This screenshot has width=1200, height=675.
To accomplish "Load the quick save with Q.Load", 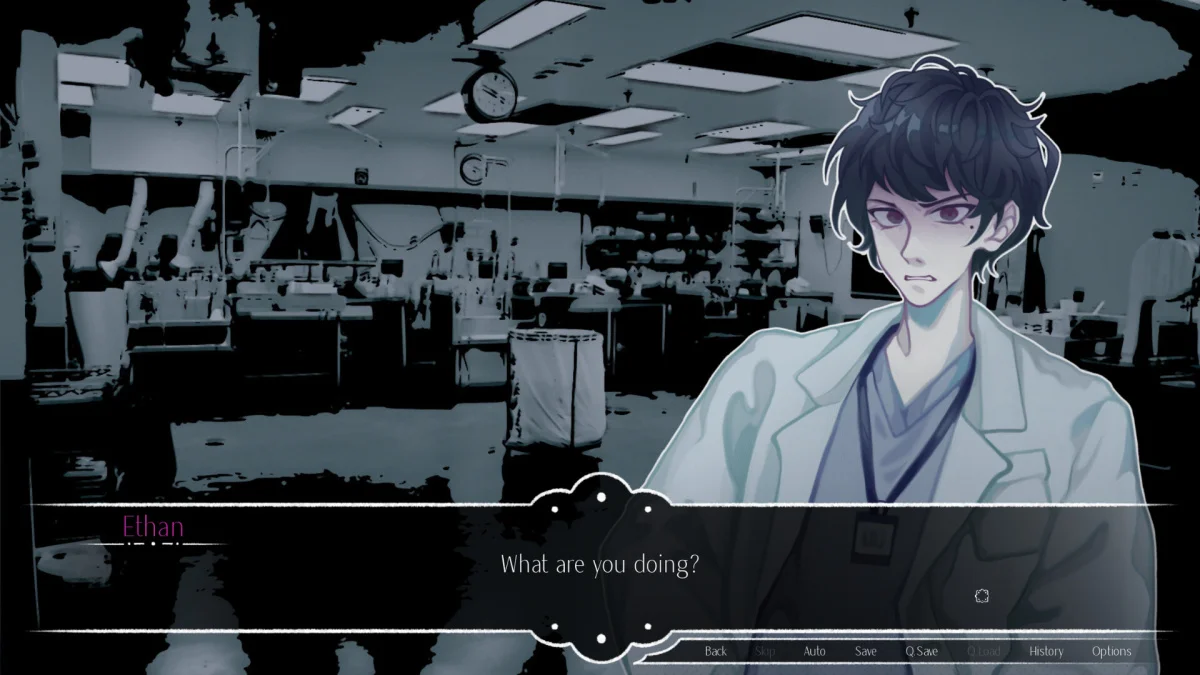I will pyautogui.click(x=983, y=651).
